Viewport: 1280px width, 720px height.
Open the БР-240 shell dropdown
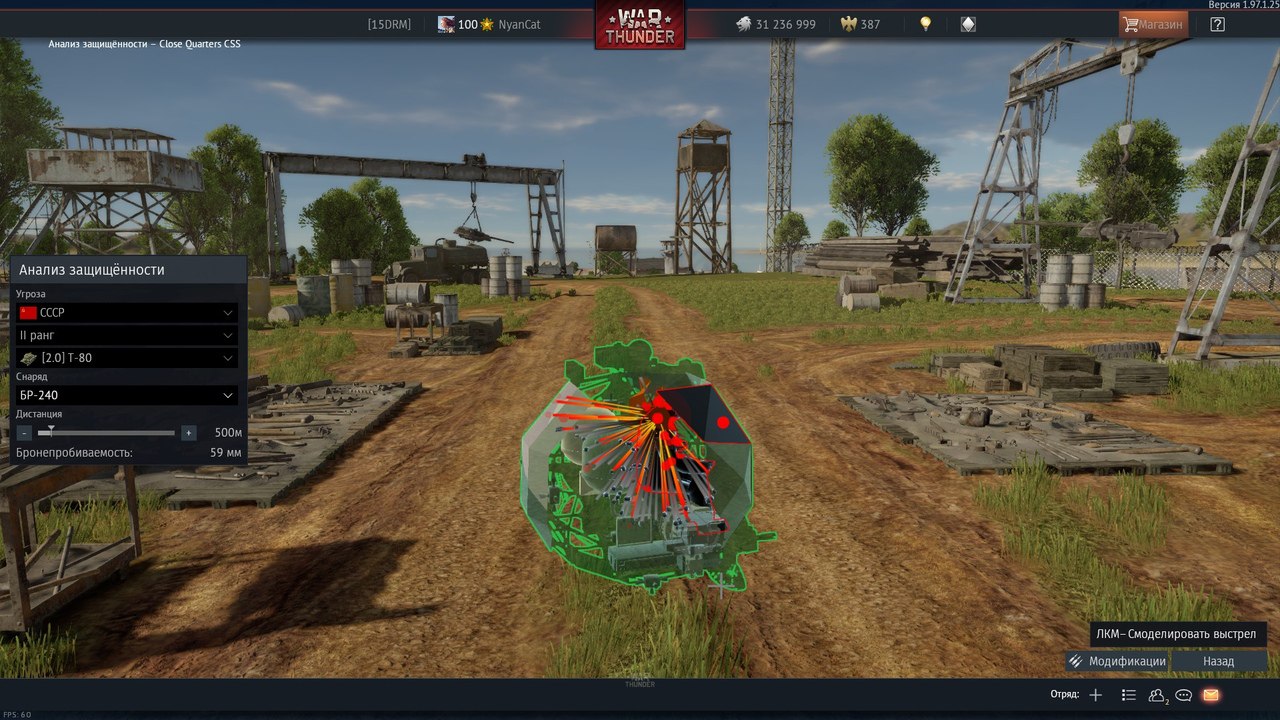(127, 395)
